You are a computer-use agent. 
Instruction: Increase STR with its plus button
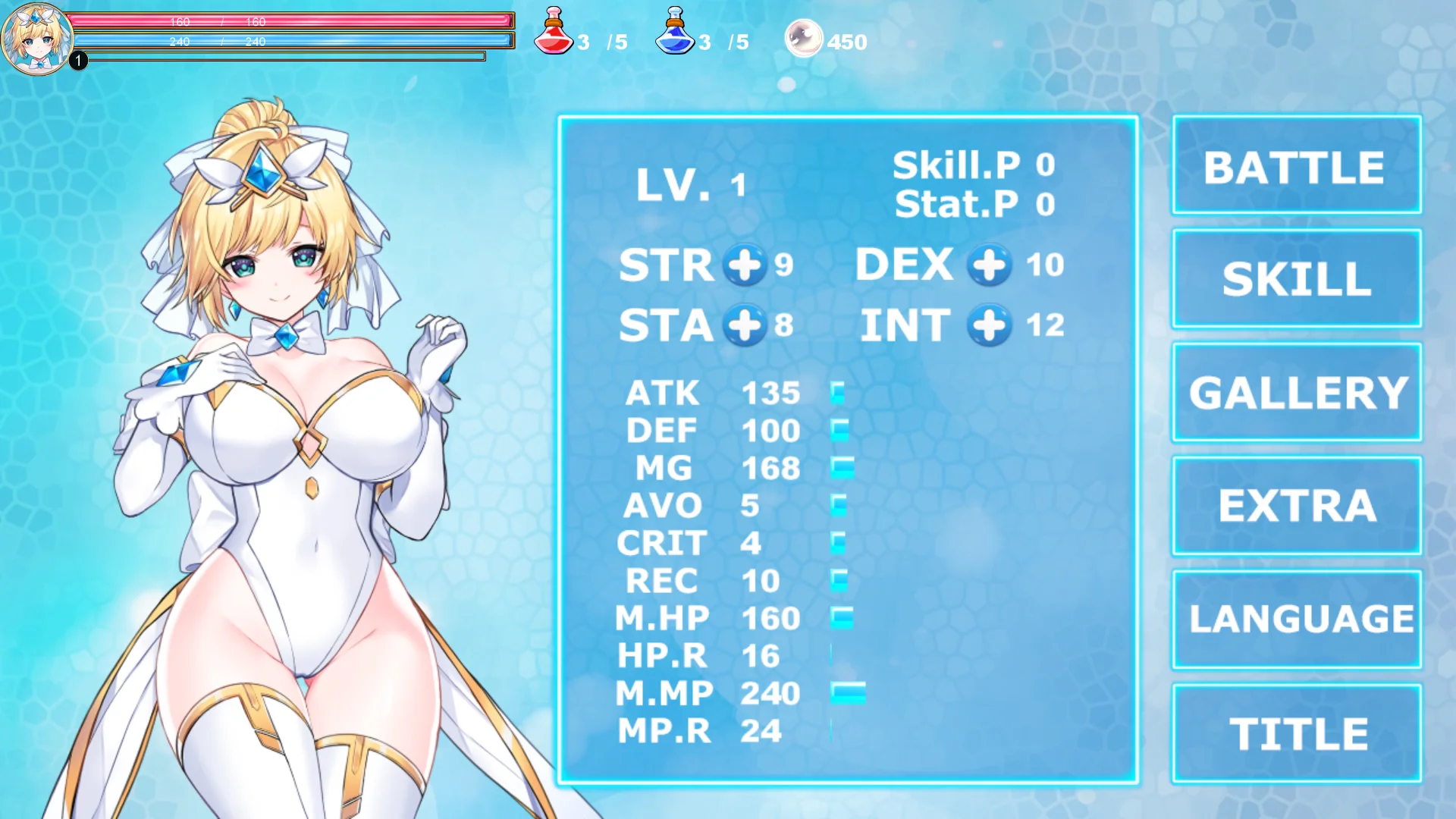point(744,265)
